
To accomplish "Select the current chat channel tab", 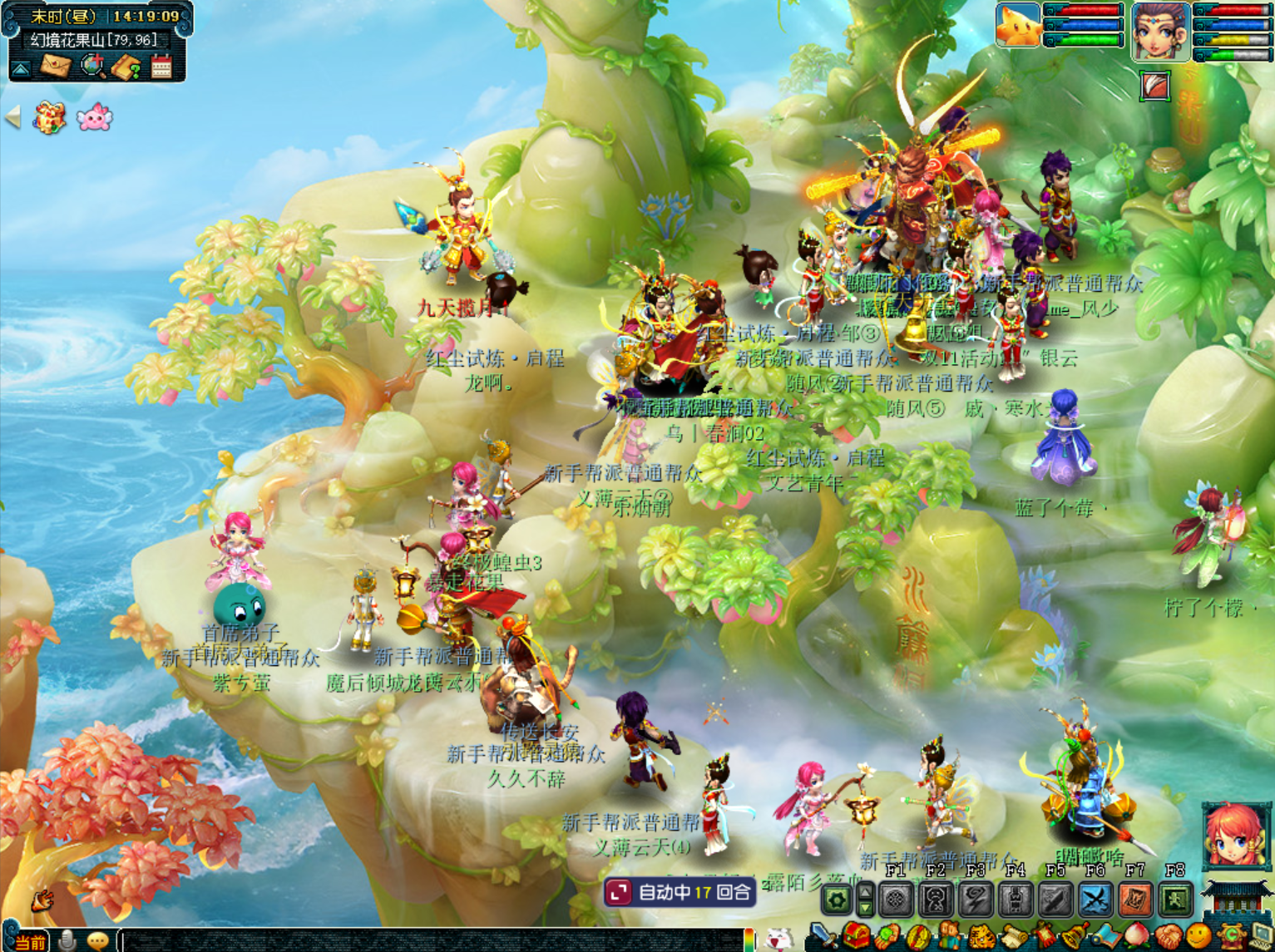I will tap(30, 942).
